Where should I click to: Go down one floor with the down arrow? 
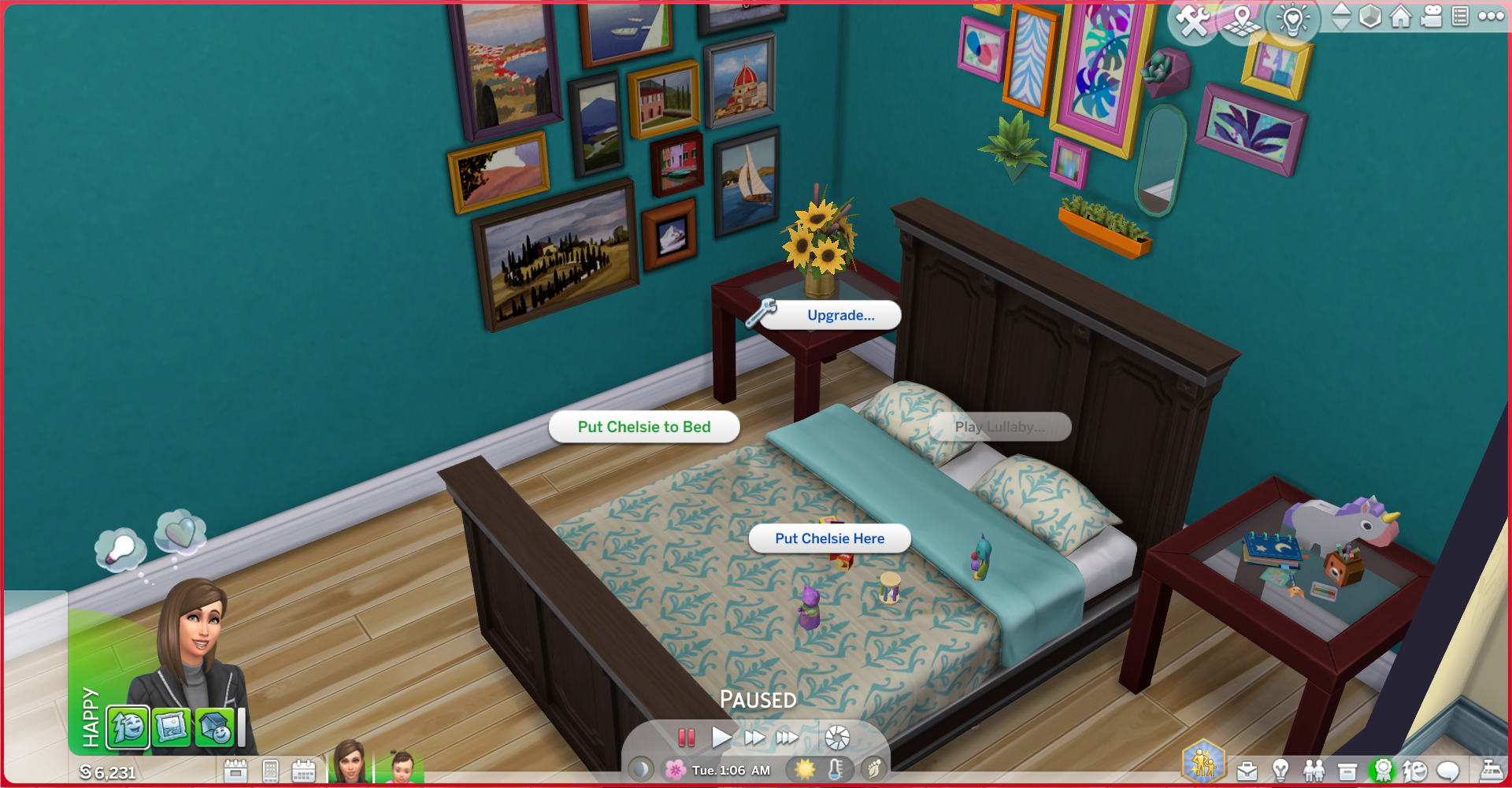[1340, 25]
